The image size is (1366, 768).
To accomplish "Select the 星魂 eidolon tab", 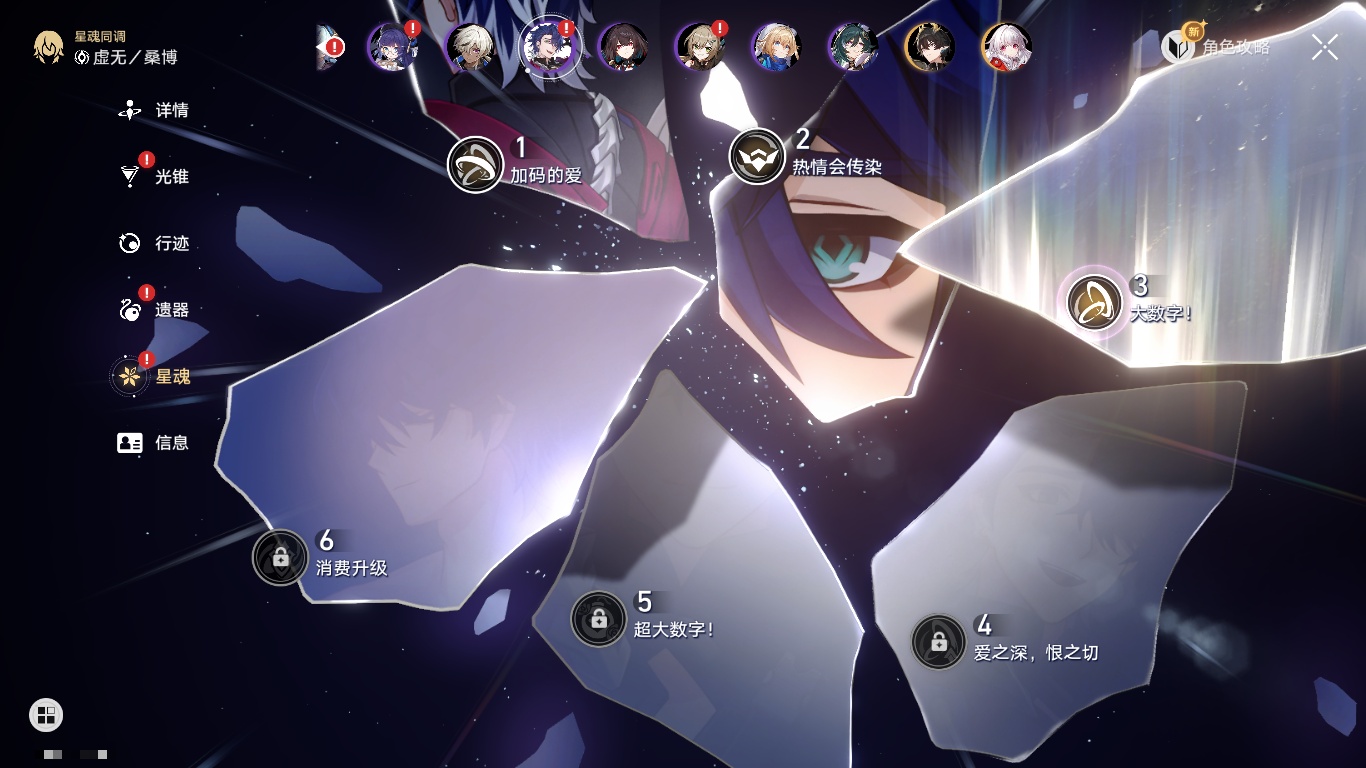I will (x=155, y=377).
